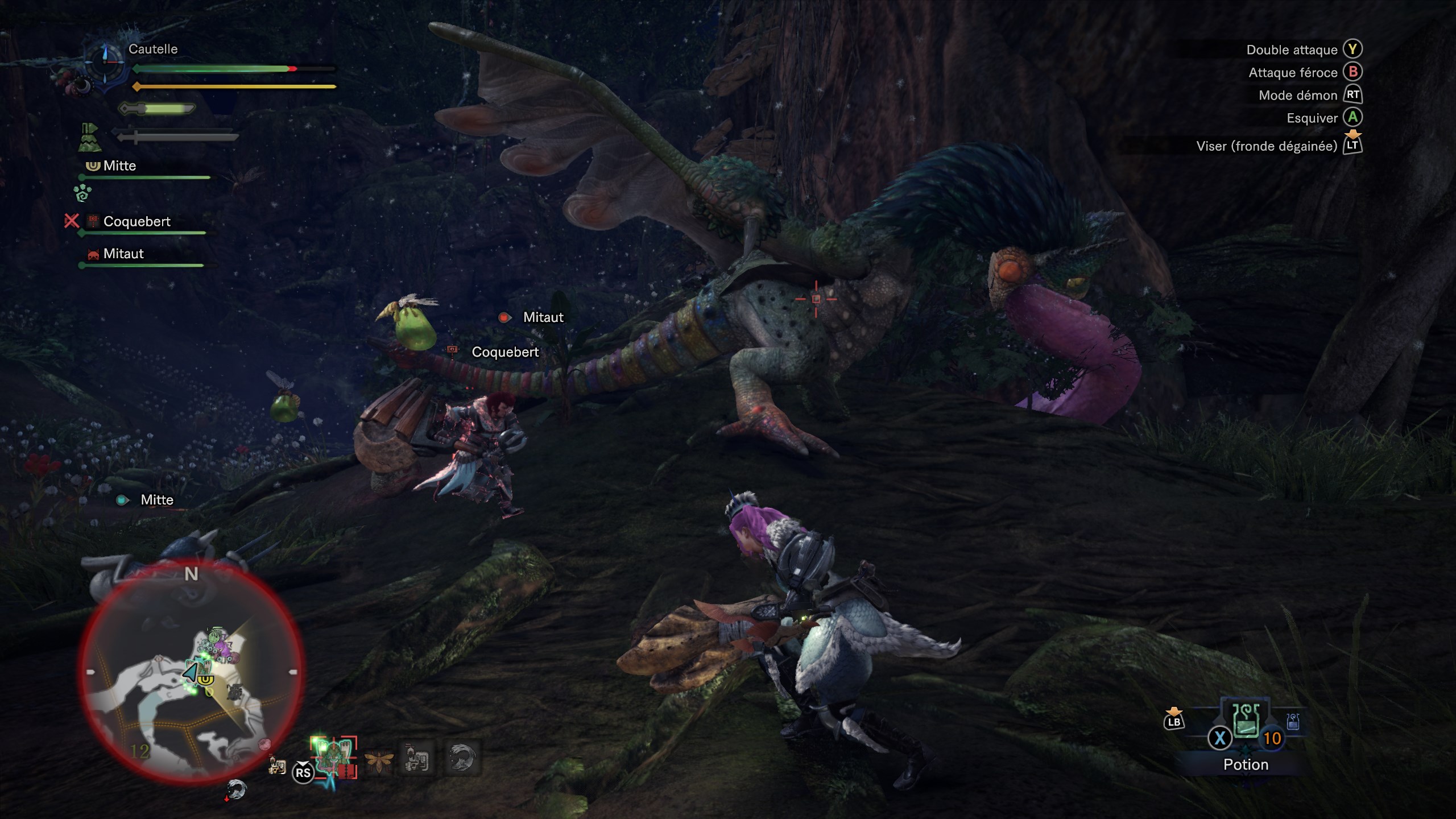
Task: Select party member Mitaut in the list
Action: click(x=123, y=254)
